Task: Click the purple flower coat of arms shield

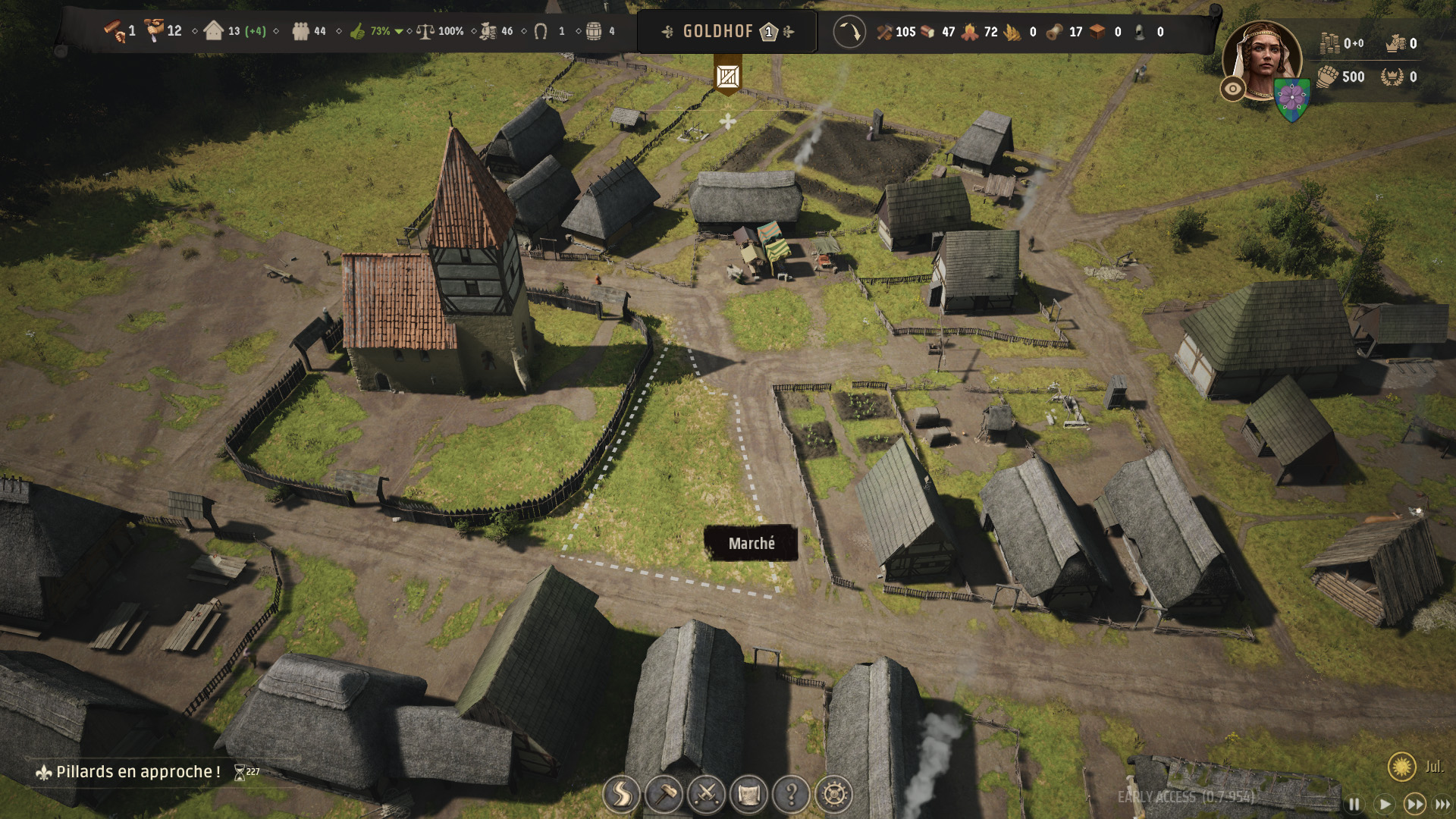Action: click(x=1291, y=99)
